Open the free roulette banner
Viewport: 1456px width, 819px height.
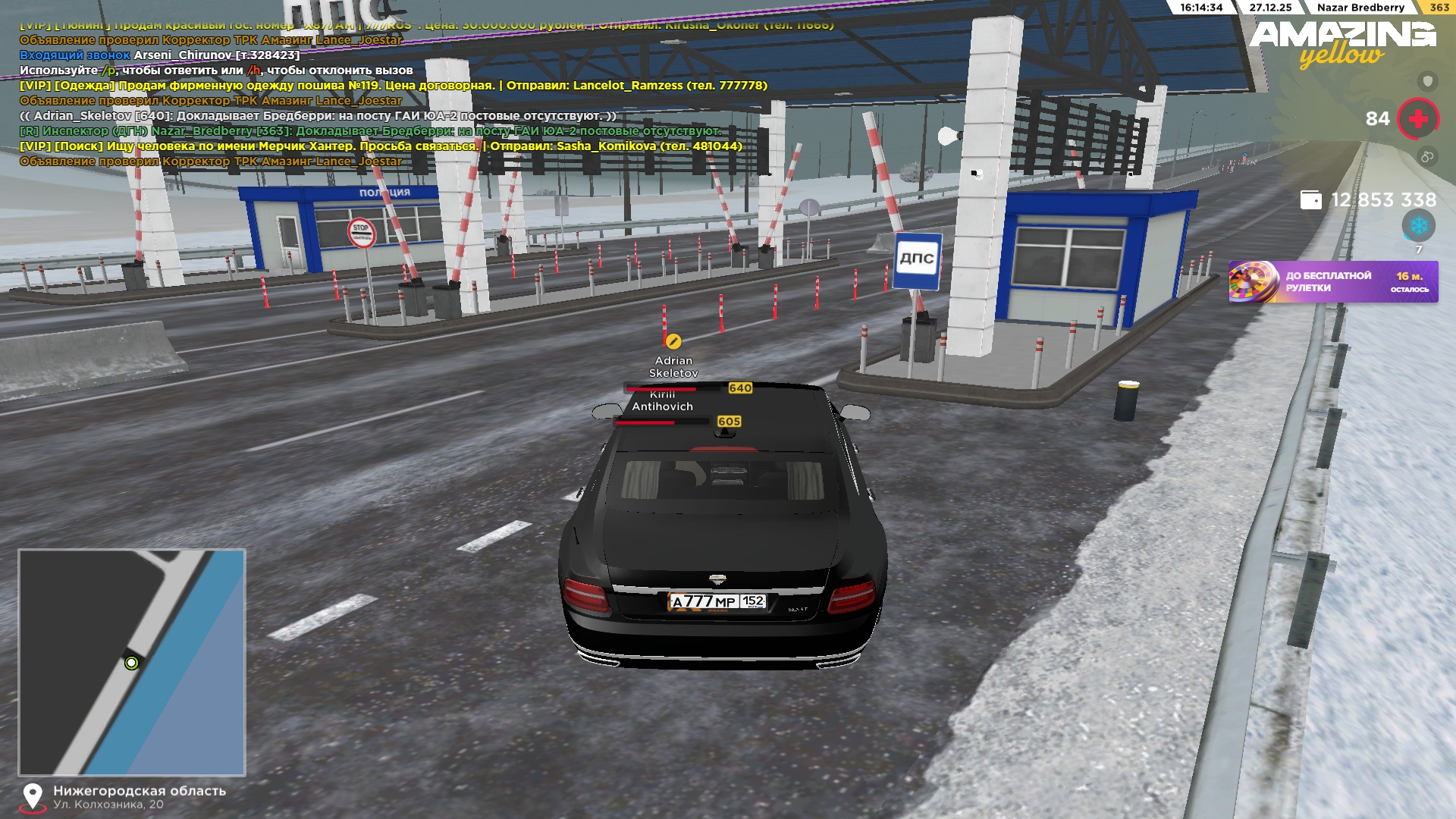point(1332,282)
